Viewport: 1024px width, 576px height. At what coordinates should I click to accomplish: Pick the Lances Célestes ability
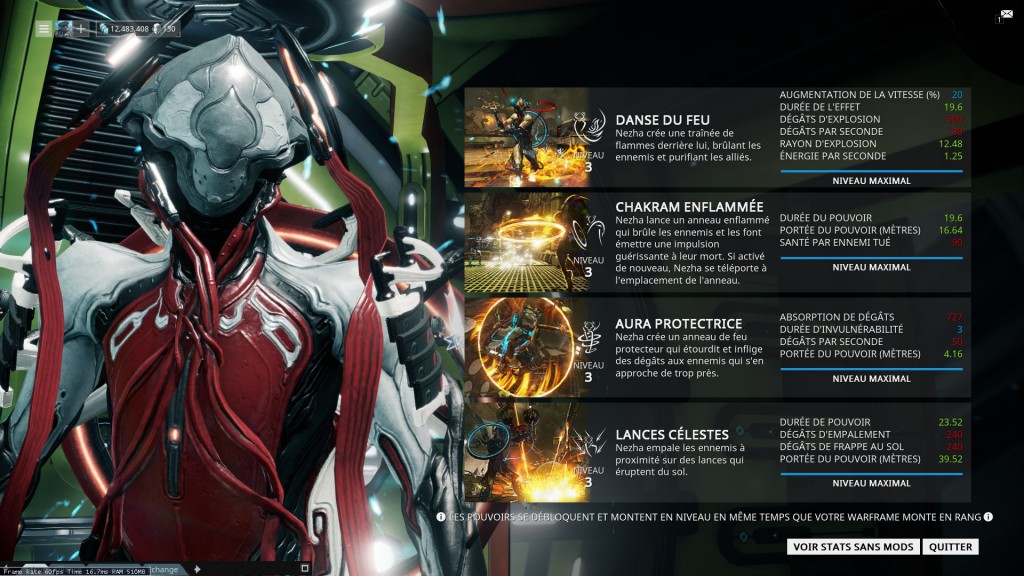[672, 434]
